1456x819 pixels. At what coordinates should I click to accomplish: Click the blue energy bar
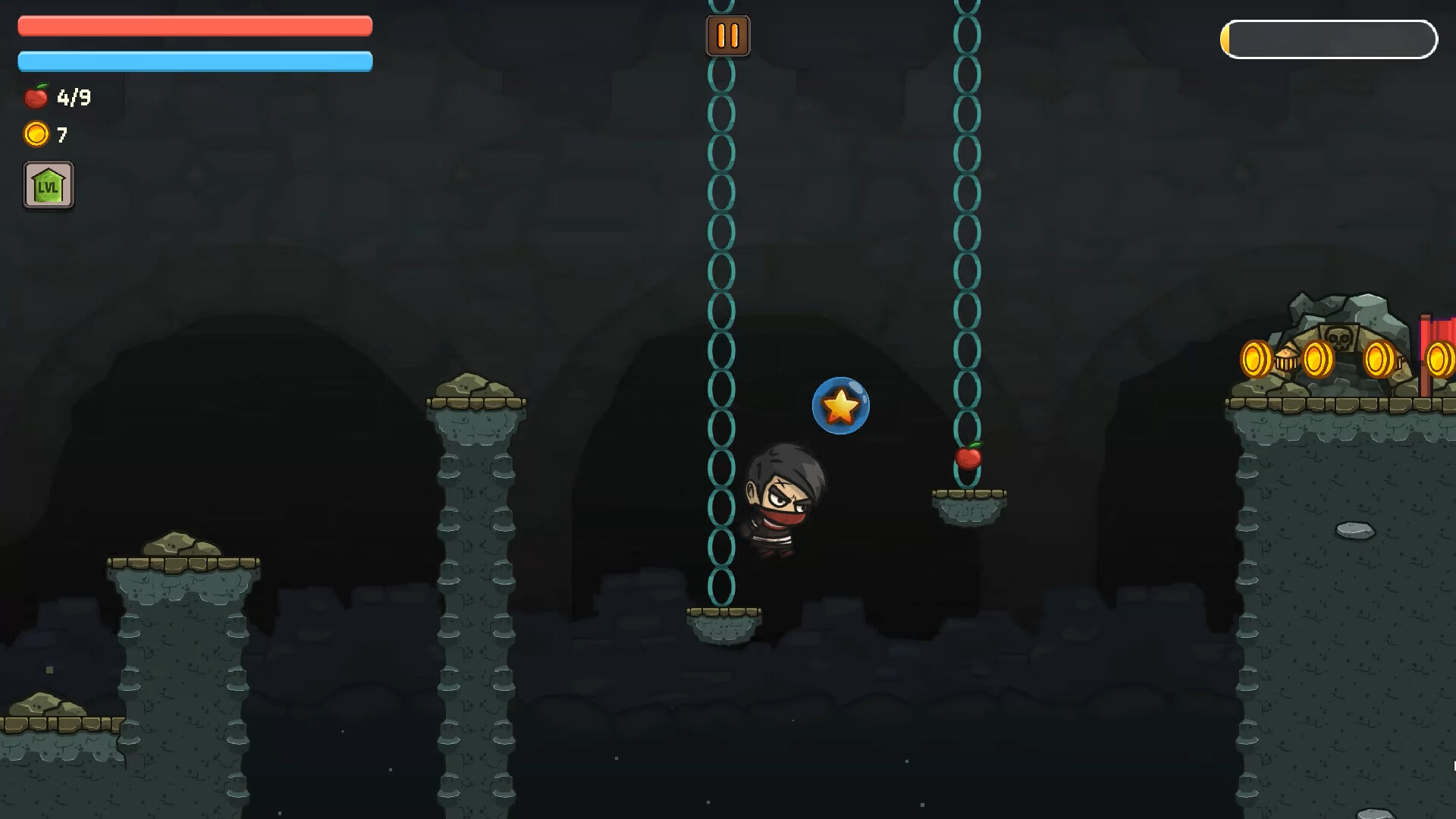[x=195, y=59]
